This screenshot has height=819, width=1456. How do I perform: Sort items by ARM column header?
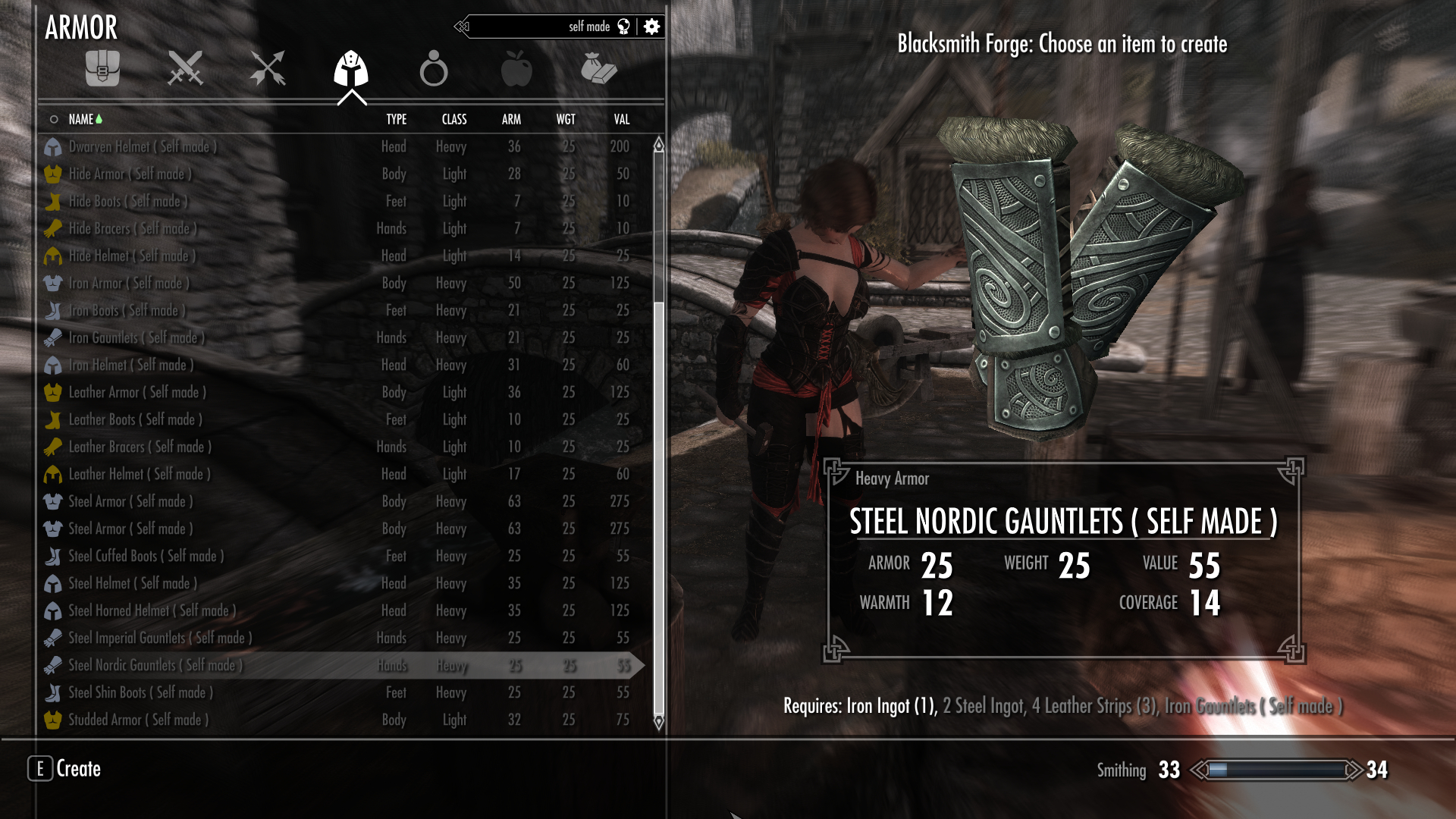point(511,119)
